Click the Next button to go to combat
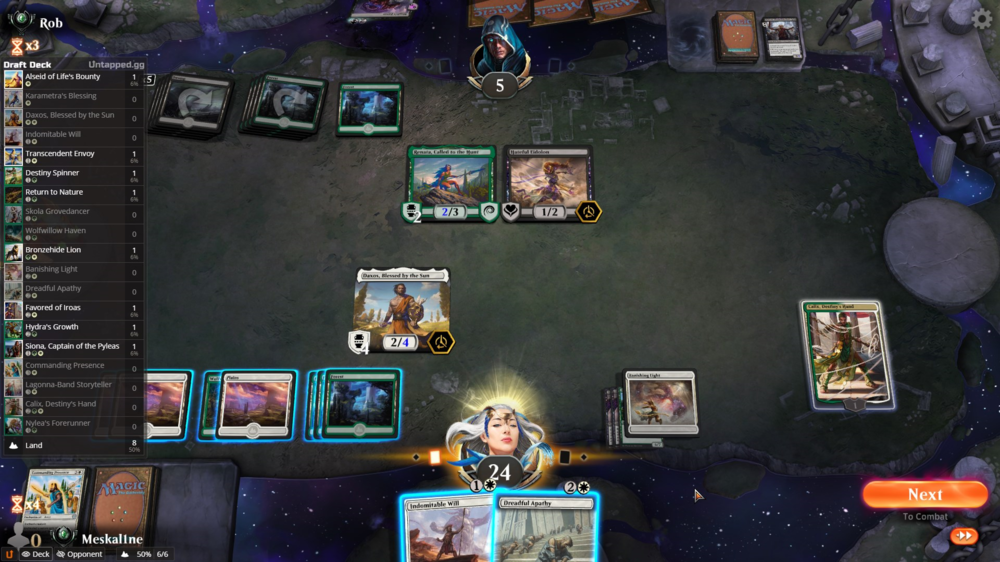1000x562 pixels. [x=924, y=495]
